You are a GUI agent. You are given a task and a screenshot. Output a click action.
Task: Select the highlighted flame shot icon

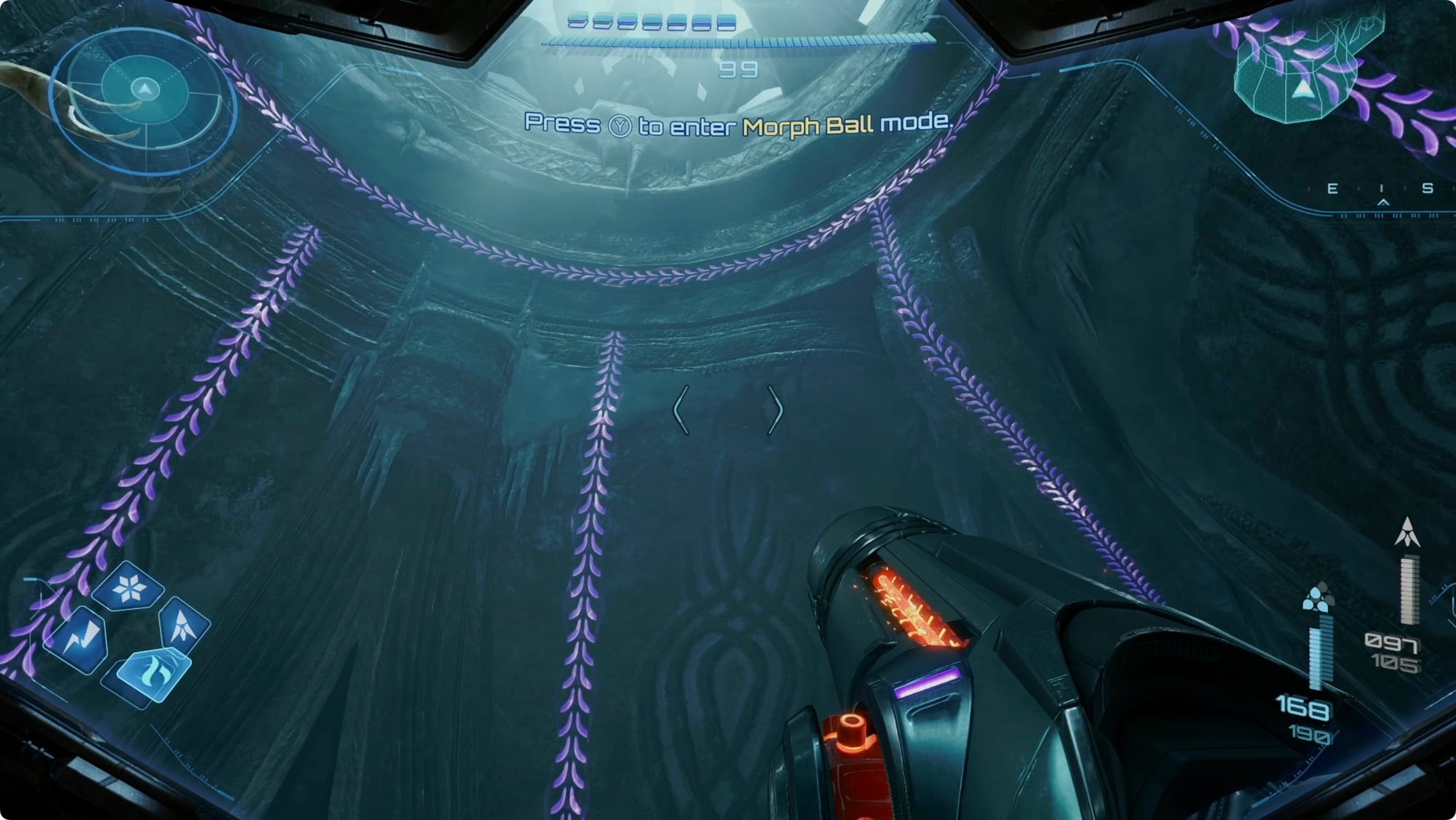click(154, 673)
